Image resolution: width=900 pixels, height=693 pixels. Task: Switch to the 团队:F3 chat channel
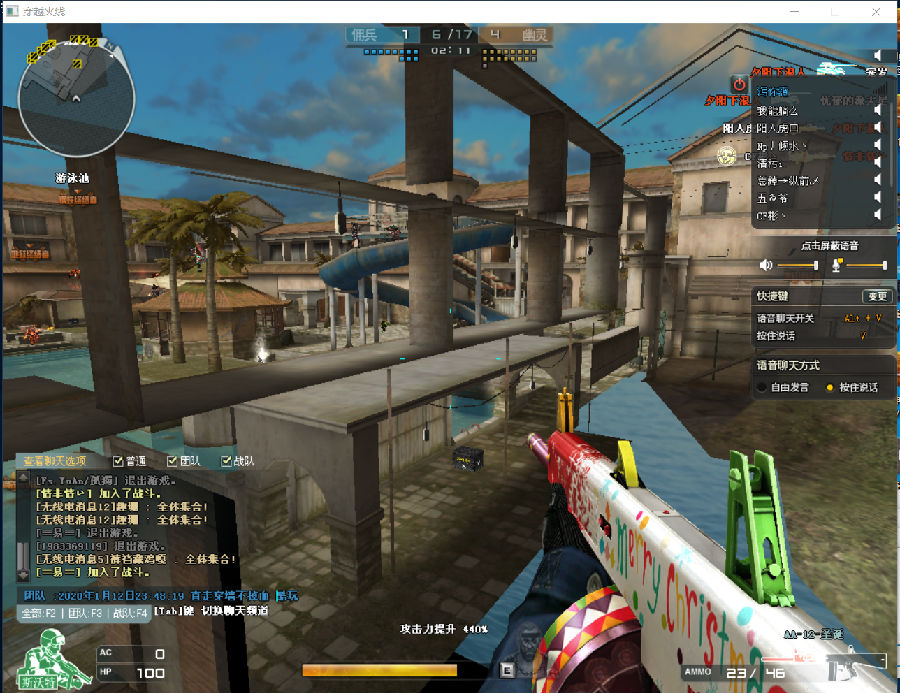pos(85,612)
